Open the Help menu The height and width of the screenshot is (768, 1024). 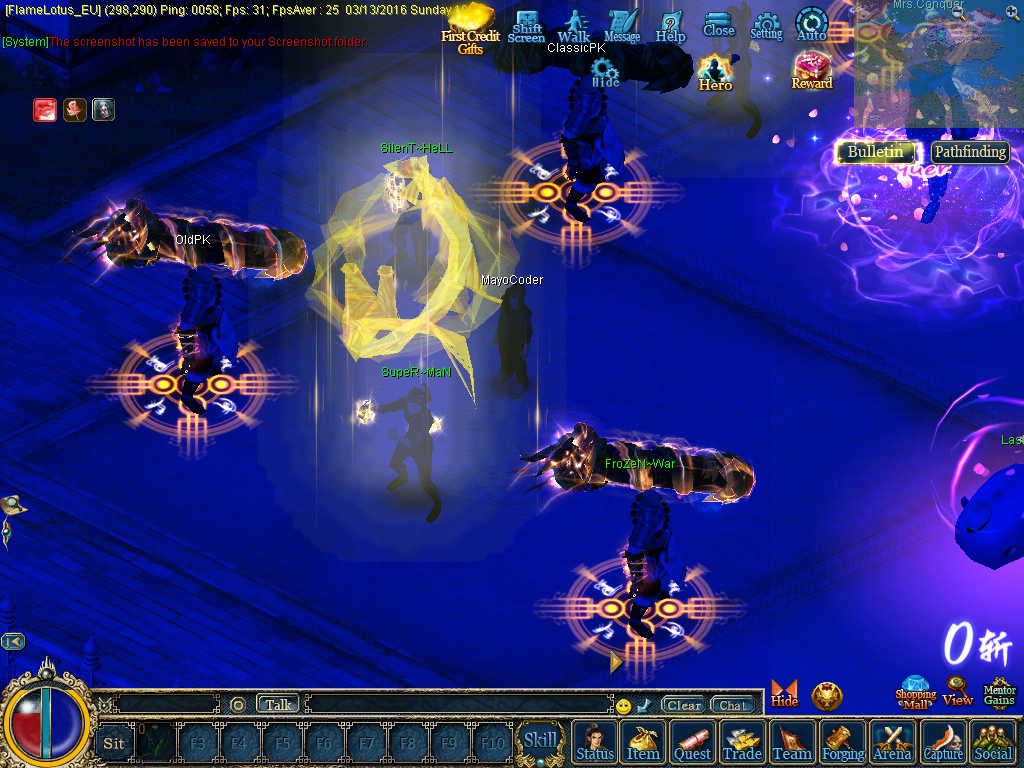(670, 26)
